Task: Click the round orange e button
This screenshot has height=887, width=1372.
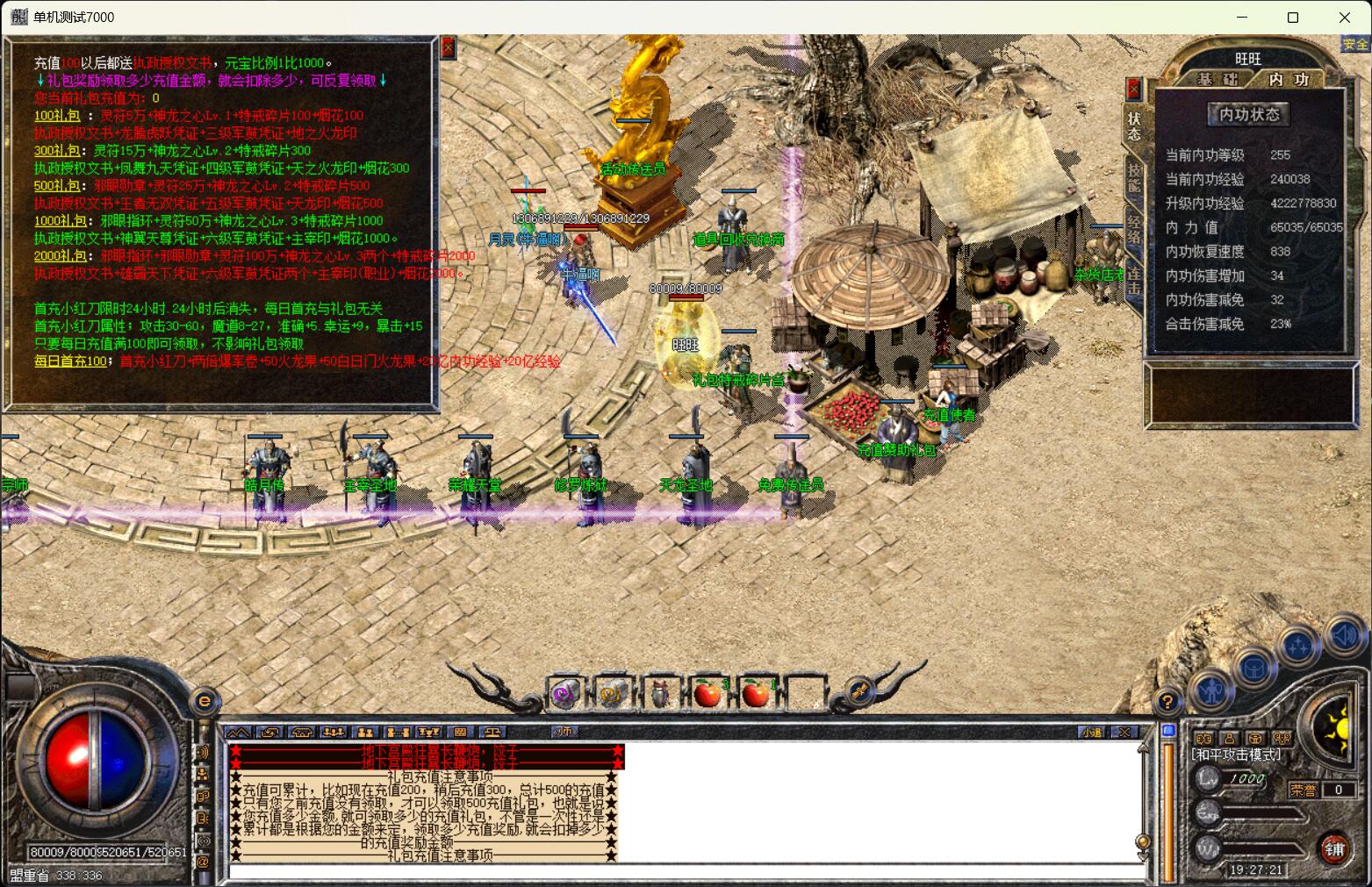Action: 205,701
